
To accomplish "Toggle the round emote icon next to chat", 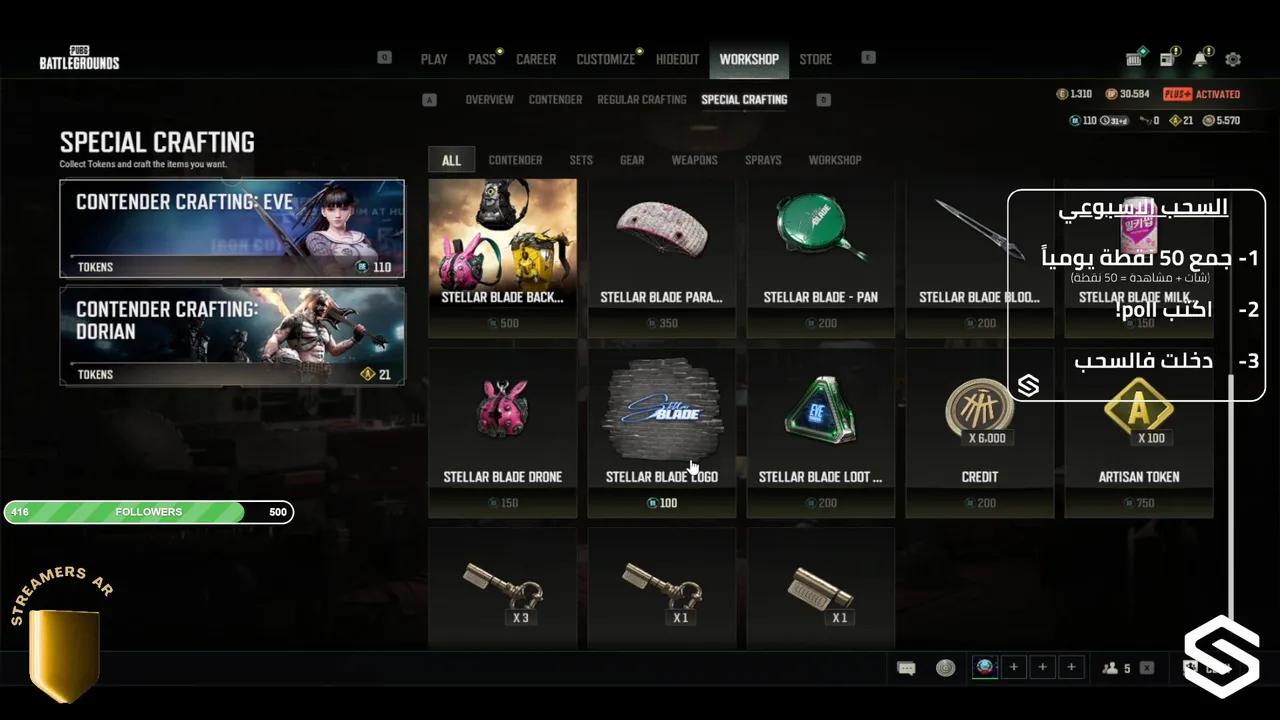I will pos(944,667).
